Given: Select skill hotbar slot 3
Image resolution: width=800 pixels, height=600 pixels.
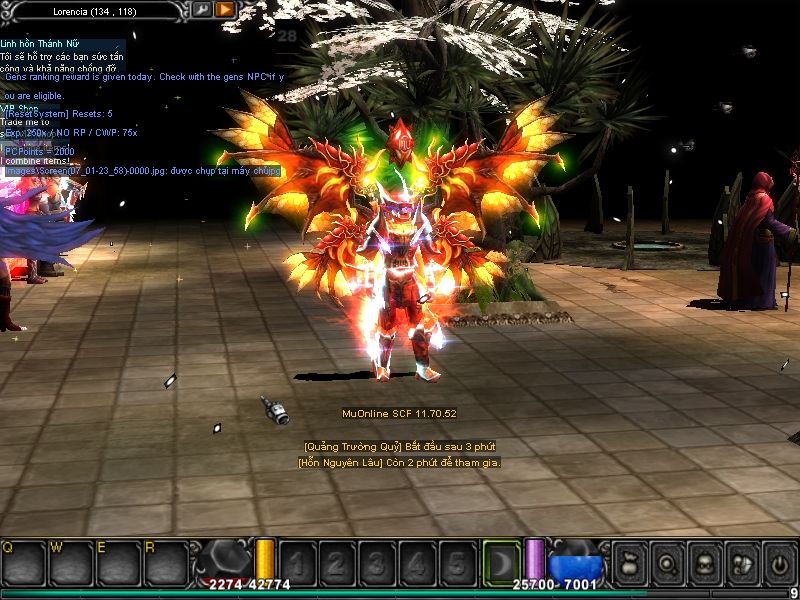Looking at the screenshot, I should 377,562.
